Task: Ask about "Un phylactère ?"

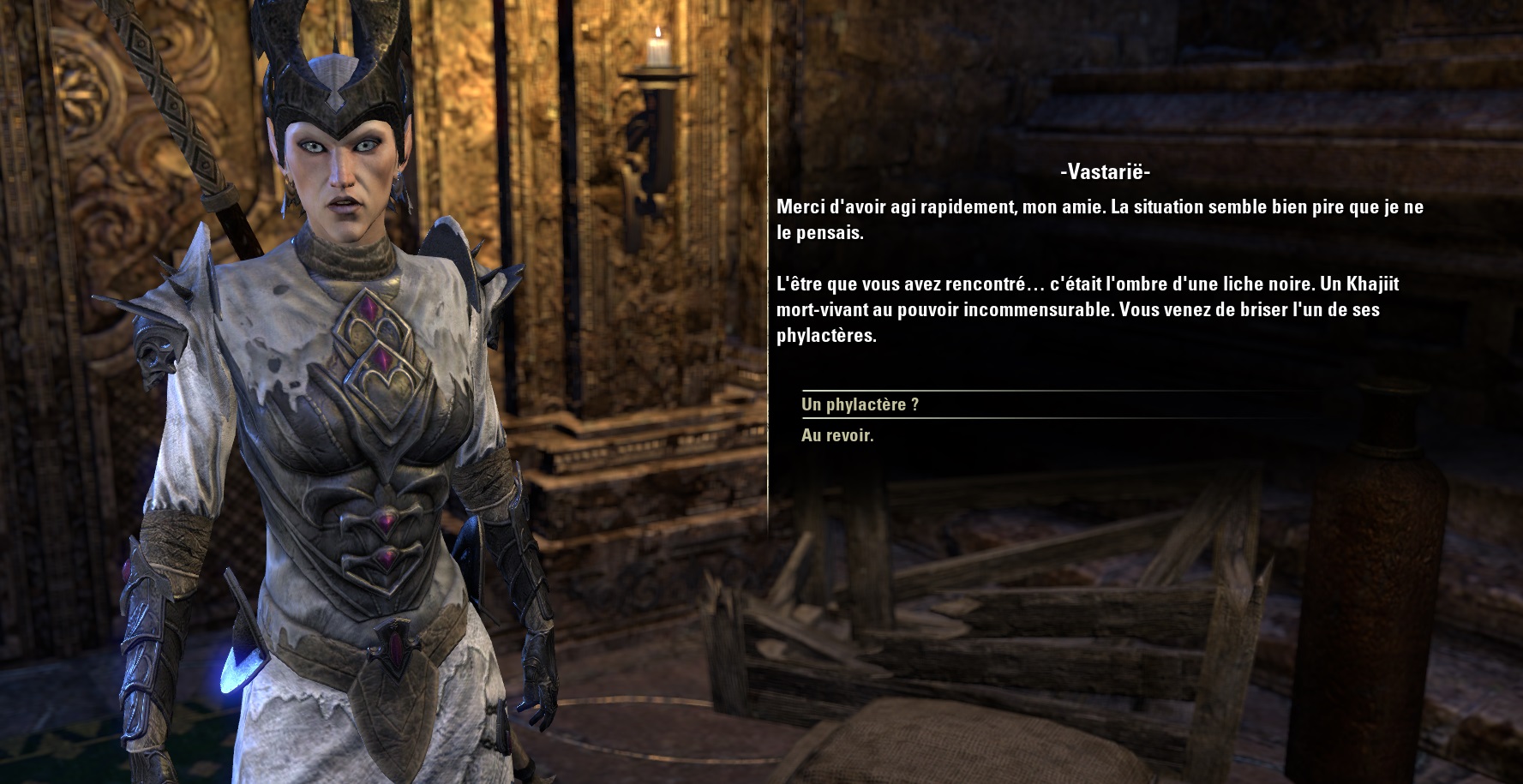Action: pos(860,404)
